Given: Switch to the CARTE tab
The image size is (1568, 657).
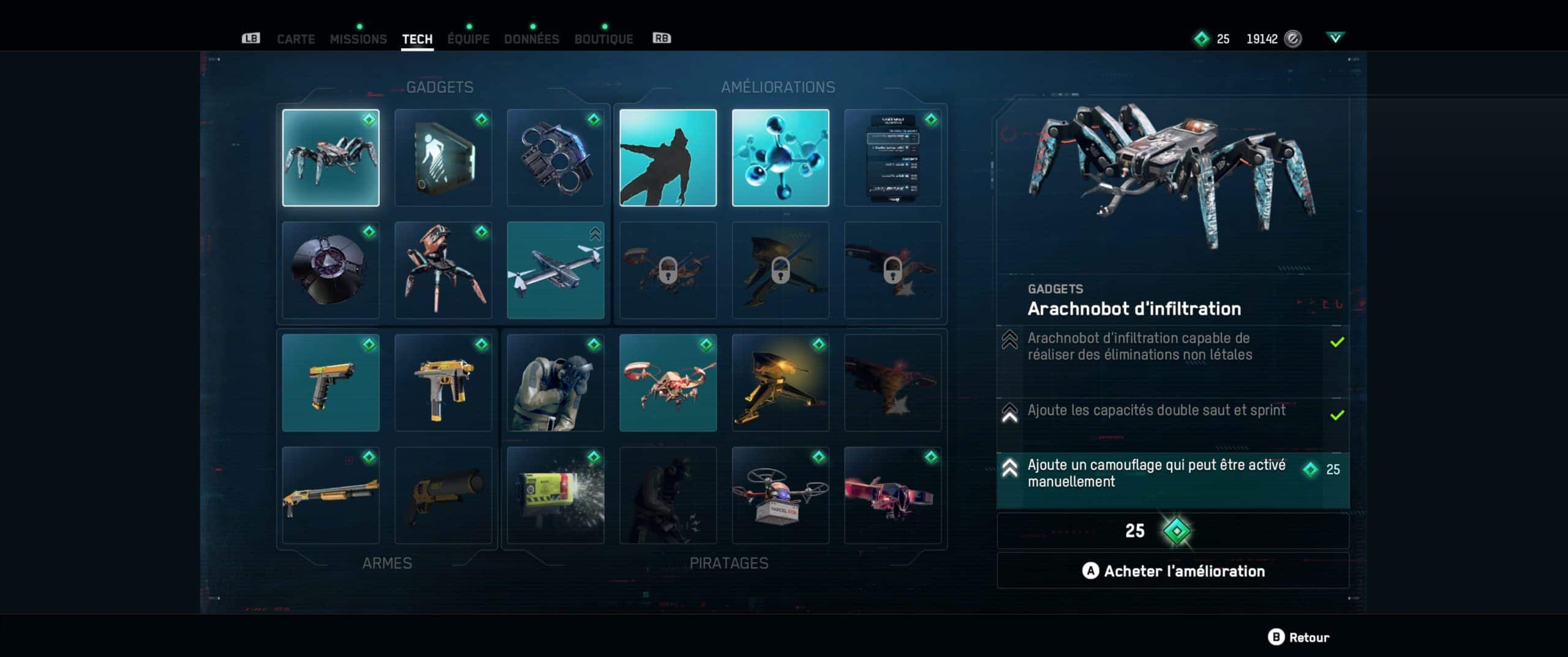Looking at the screenshot, I should tap(296, 39).
